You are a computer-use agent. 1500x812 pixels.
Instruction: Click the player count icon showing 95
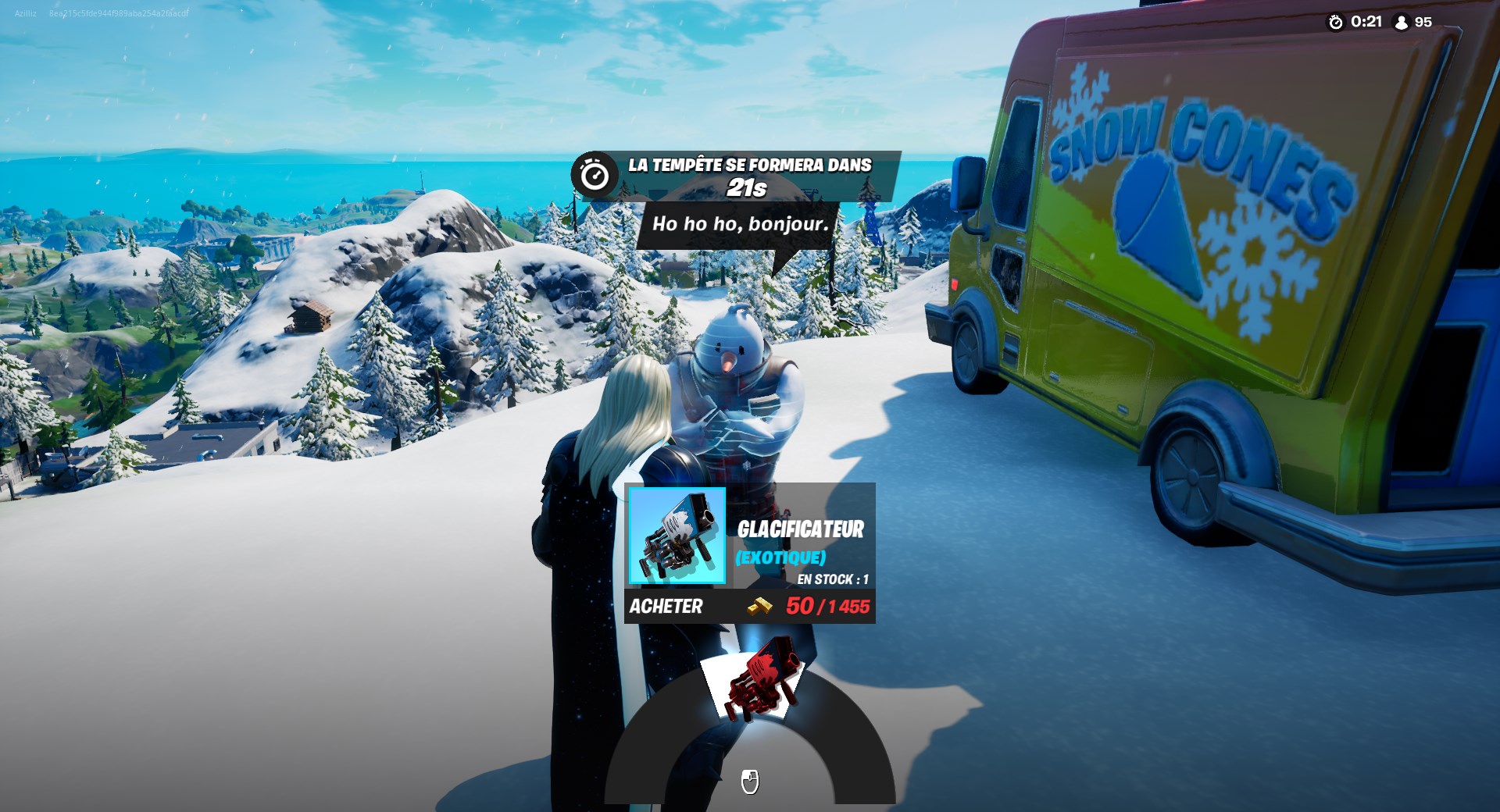coord(1398,23)
